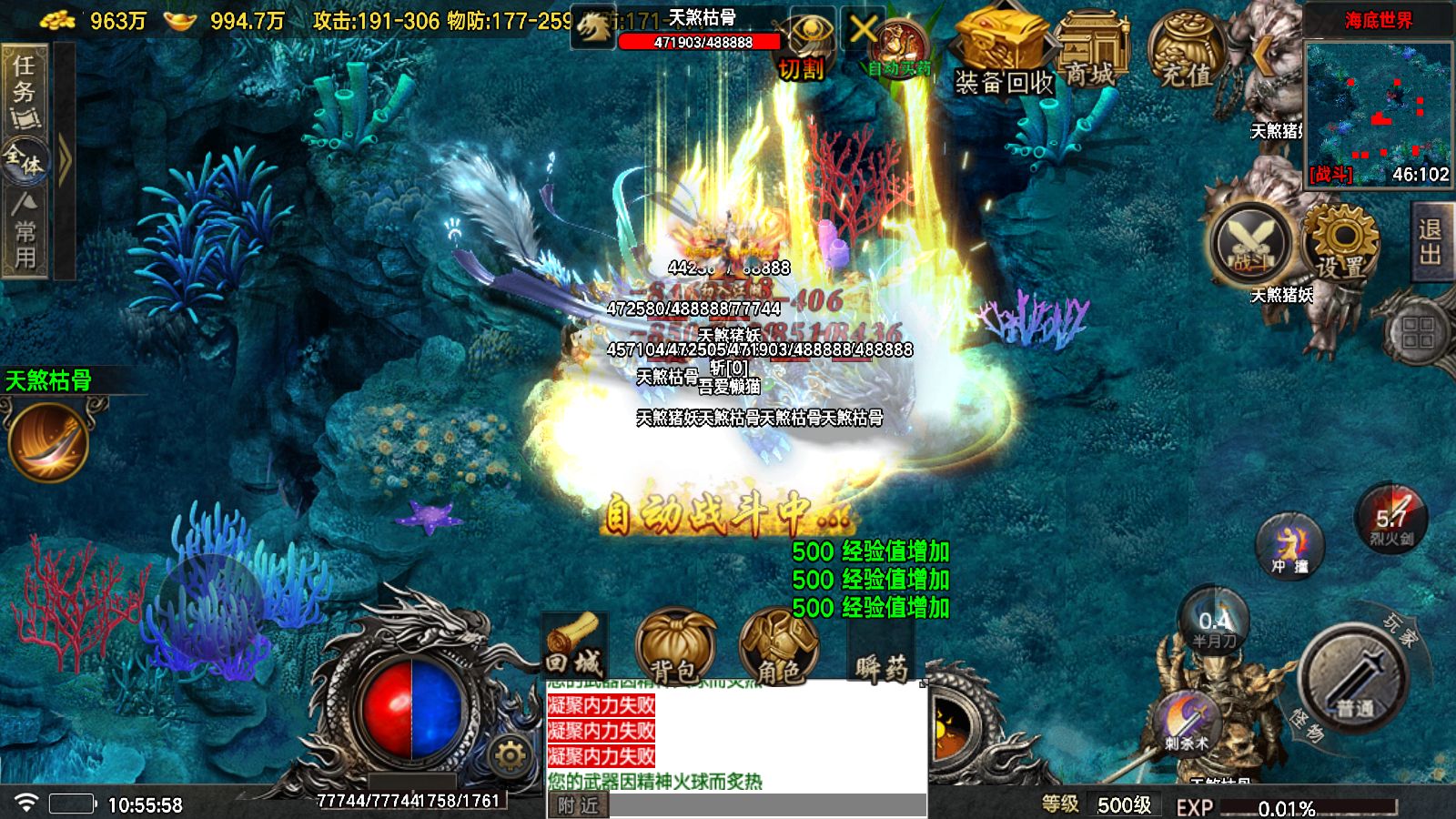Open the 装备回收 equipment recycle chest
Viewport: 1456px width, 819px height.
click(x=1001, y=53)
